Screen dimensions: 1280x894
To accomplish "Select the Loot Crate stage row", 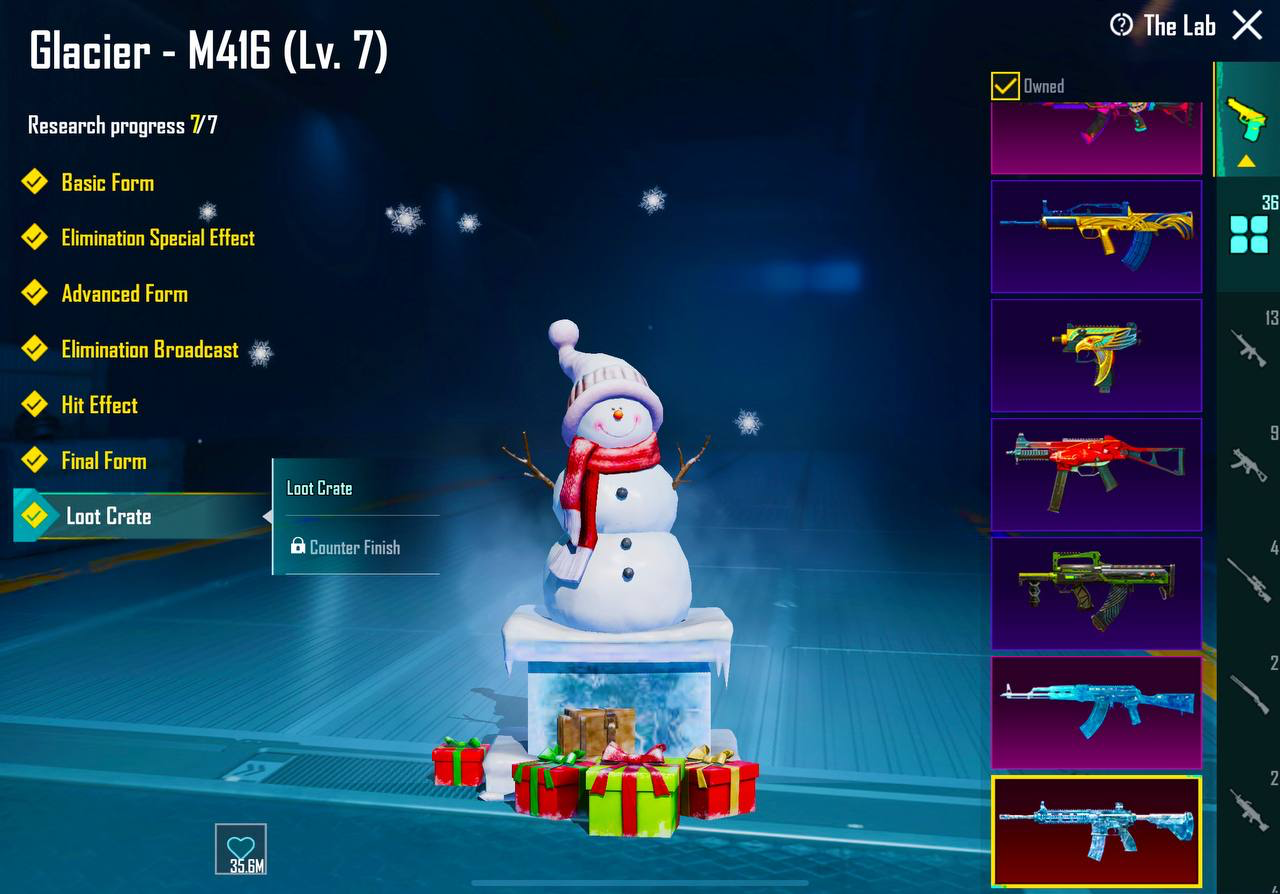I will (x=108, y=517).
